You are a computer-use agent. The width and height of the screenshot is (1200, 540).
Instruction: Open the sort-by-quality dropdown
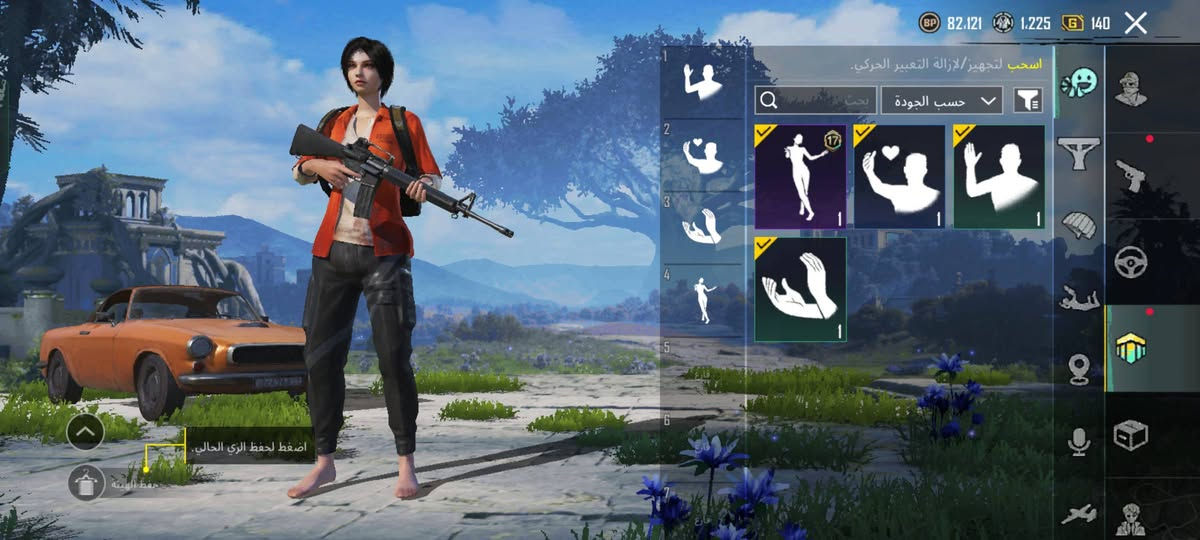pos(941,100)
